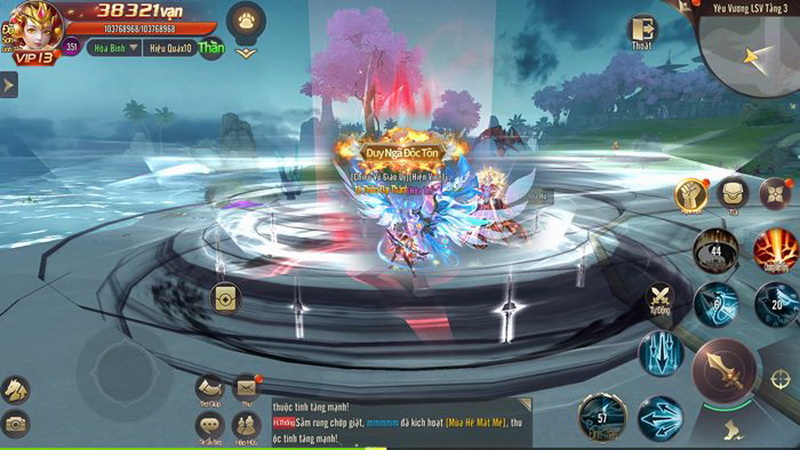Viewport: 800px width, 450px height.
Task: Open the backpack inventory
Action: (x=734, y=193)
